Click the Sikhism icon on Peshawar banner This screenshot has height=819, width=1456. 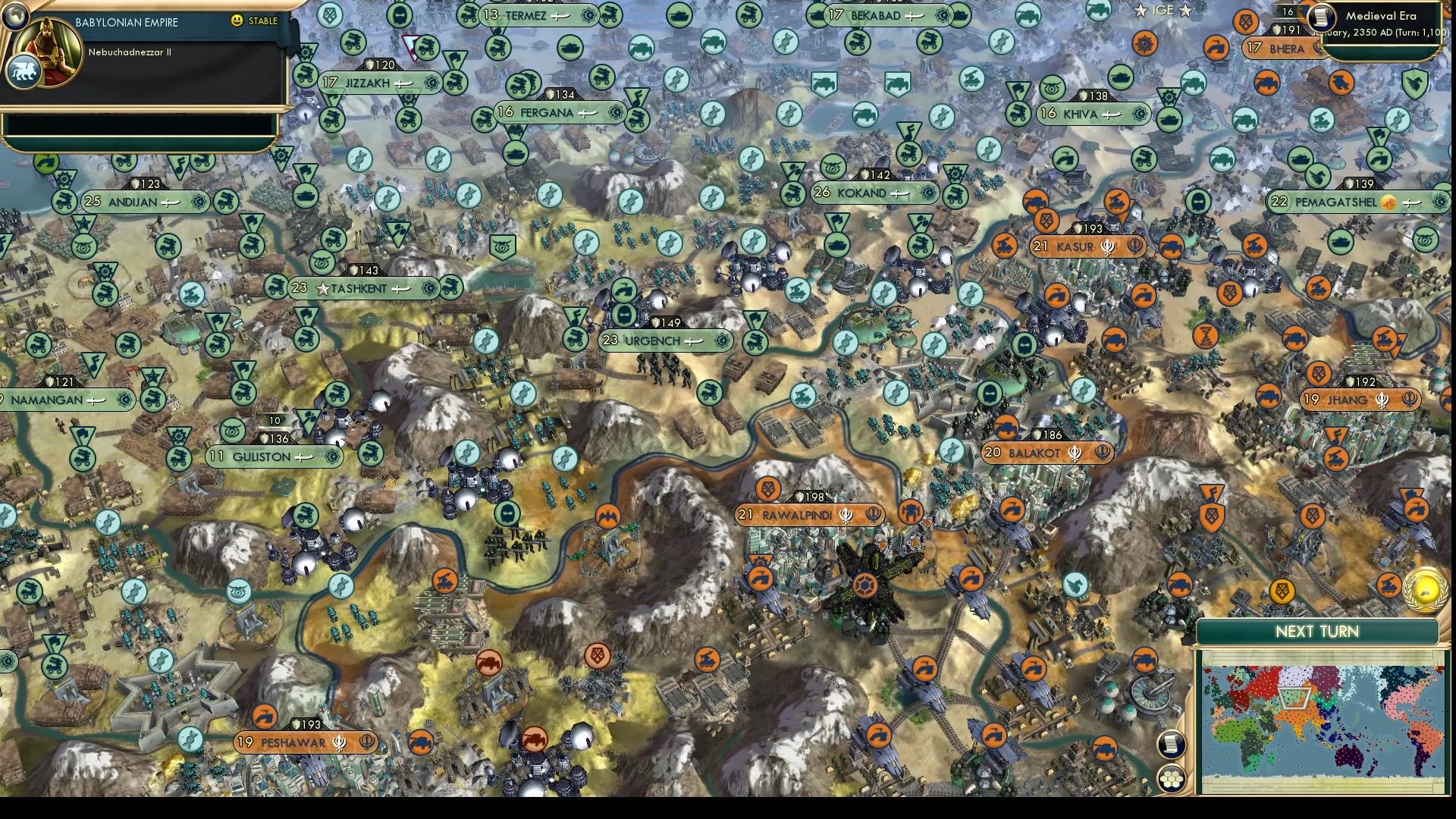pyautogui.click(x=339, y=743)
